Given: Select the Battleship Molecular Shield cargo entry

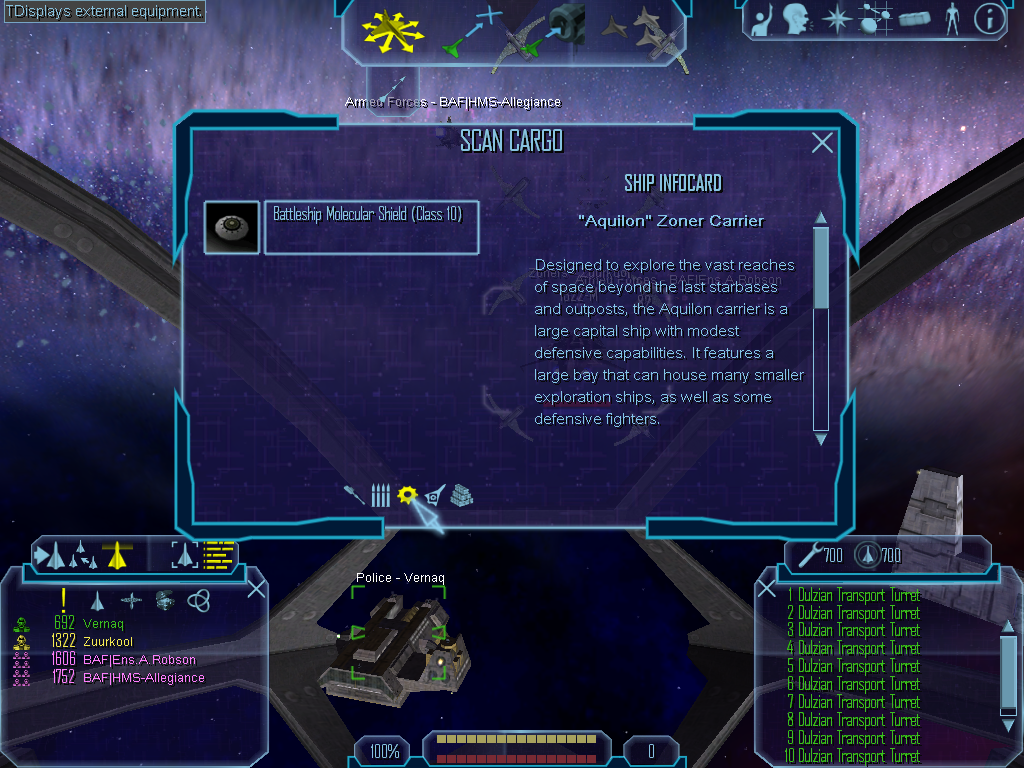Looking at the screenshot, I should [371, 228].
